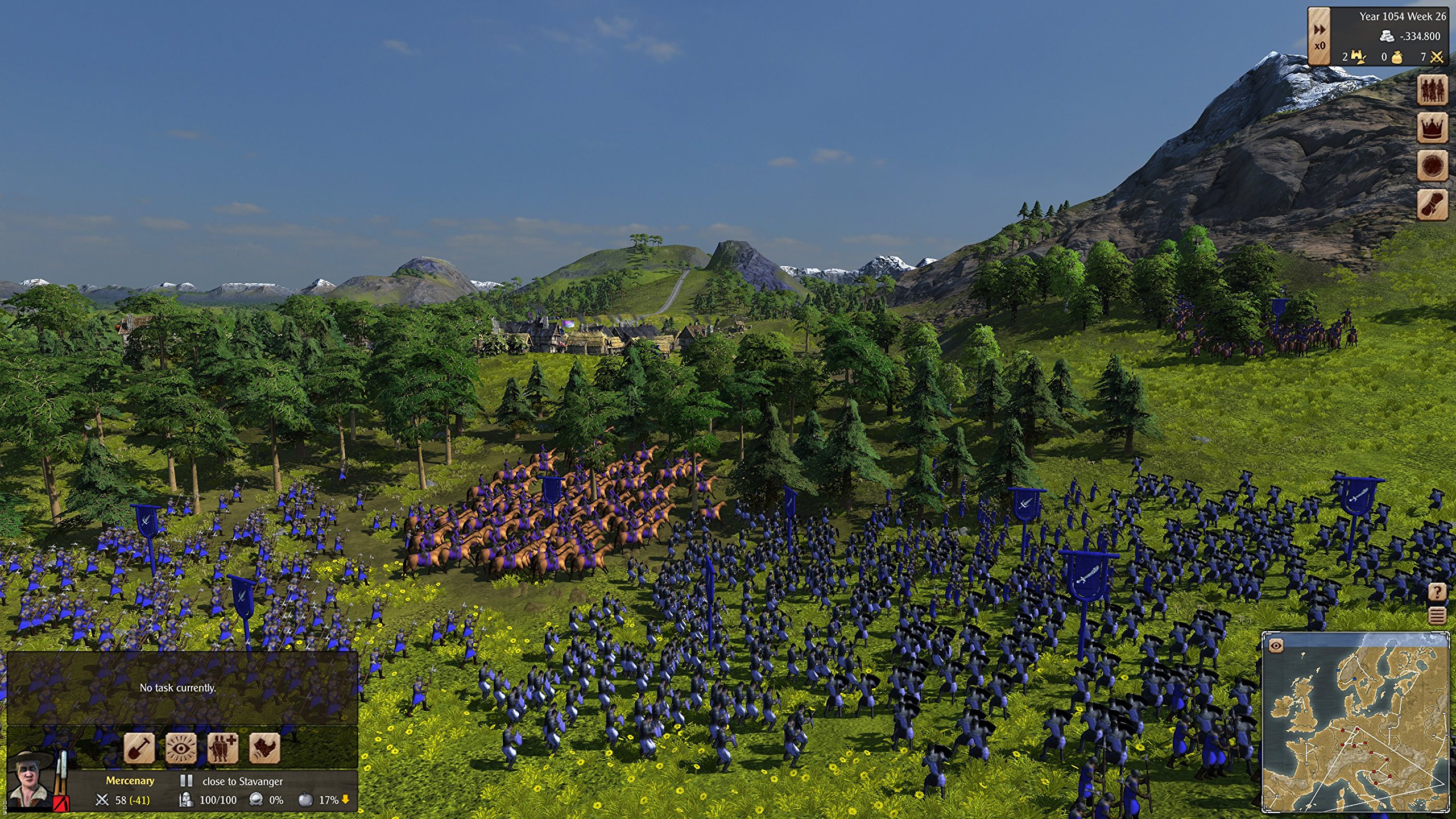Recruit reinforcements using the soldiers-plus icon

click(222, 750)
